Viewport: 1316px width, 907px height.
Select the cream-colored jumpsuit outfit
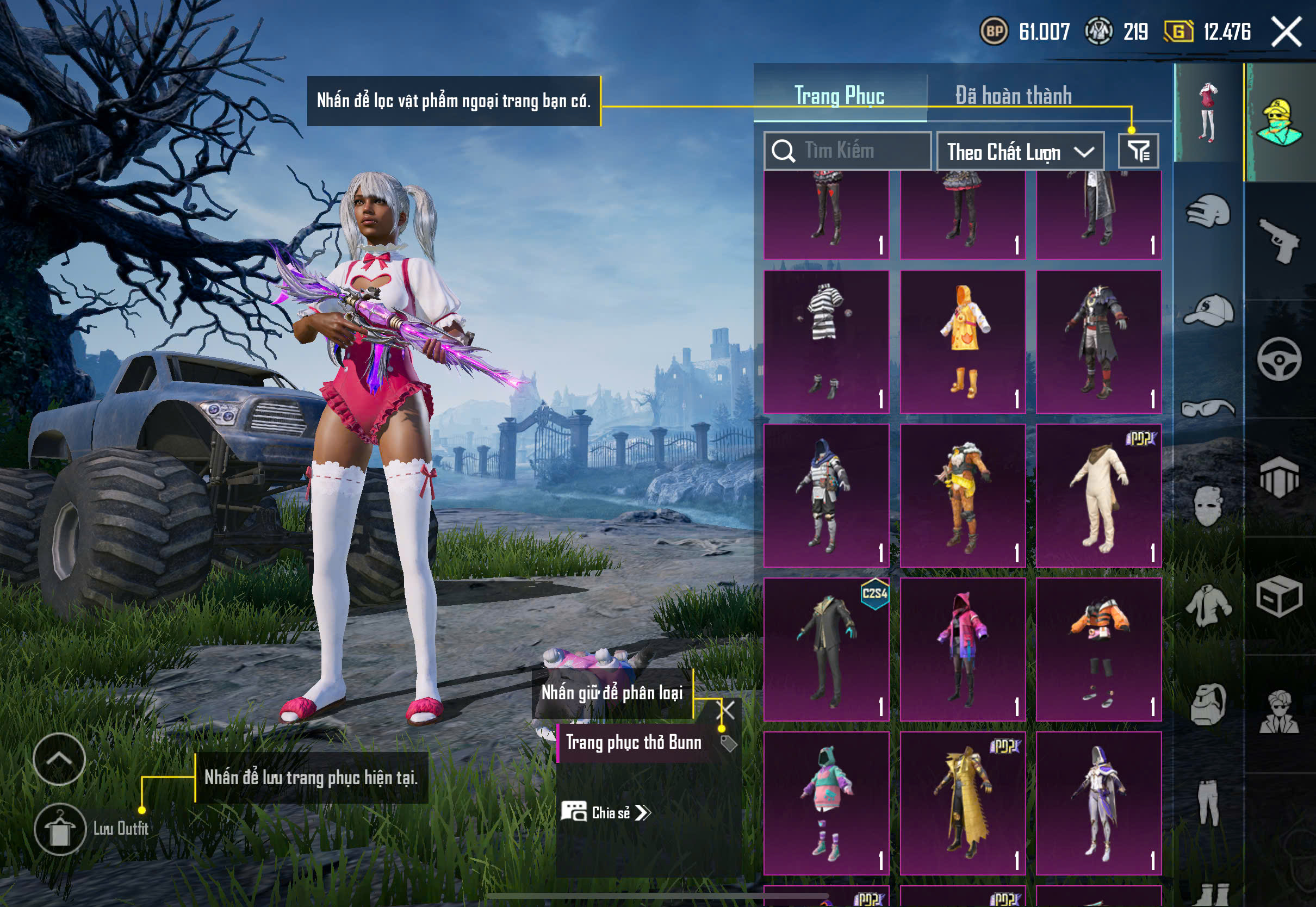point(1098,495)
